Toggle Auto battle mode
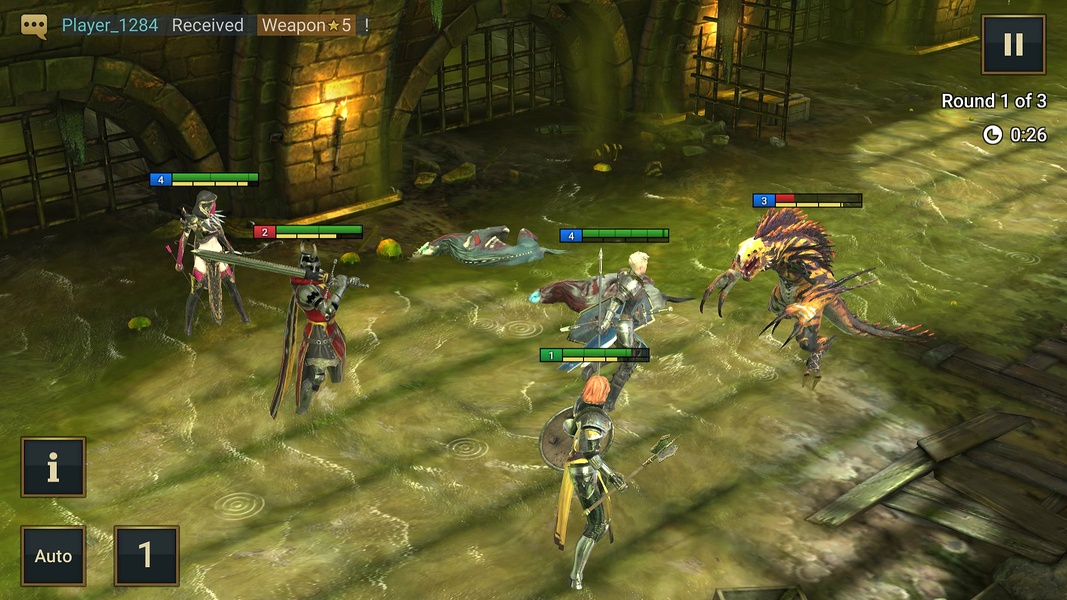Screen dimensions: 1067x600 coord(54,556)
